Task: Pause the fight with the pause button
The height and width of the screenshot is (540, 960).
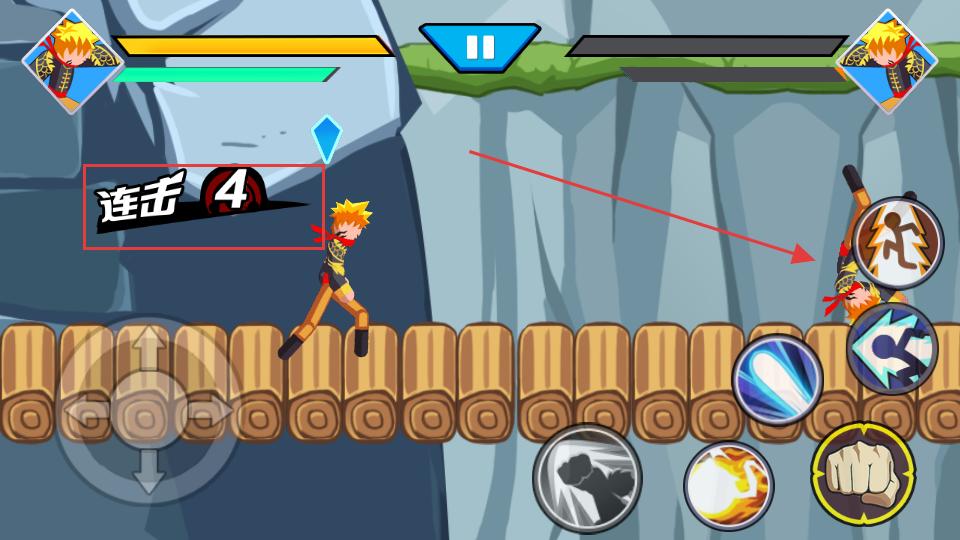Action: tap(480, 47)
